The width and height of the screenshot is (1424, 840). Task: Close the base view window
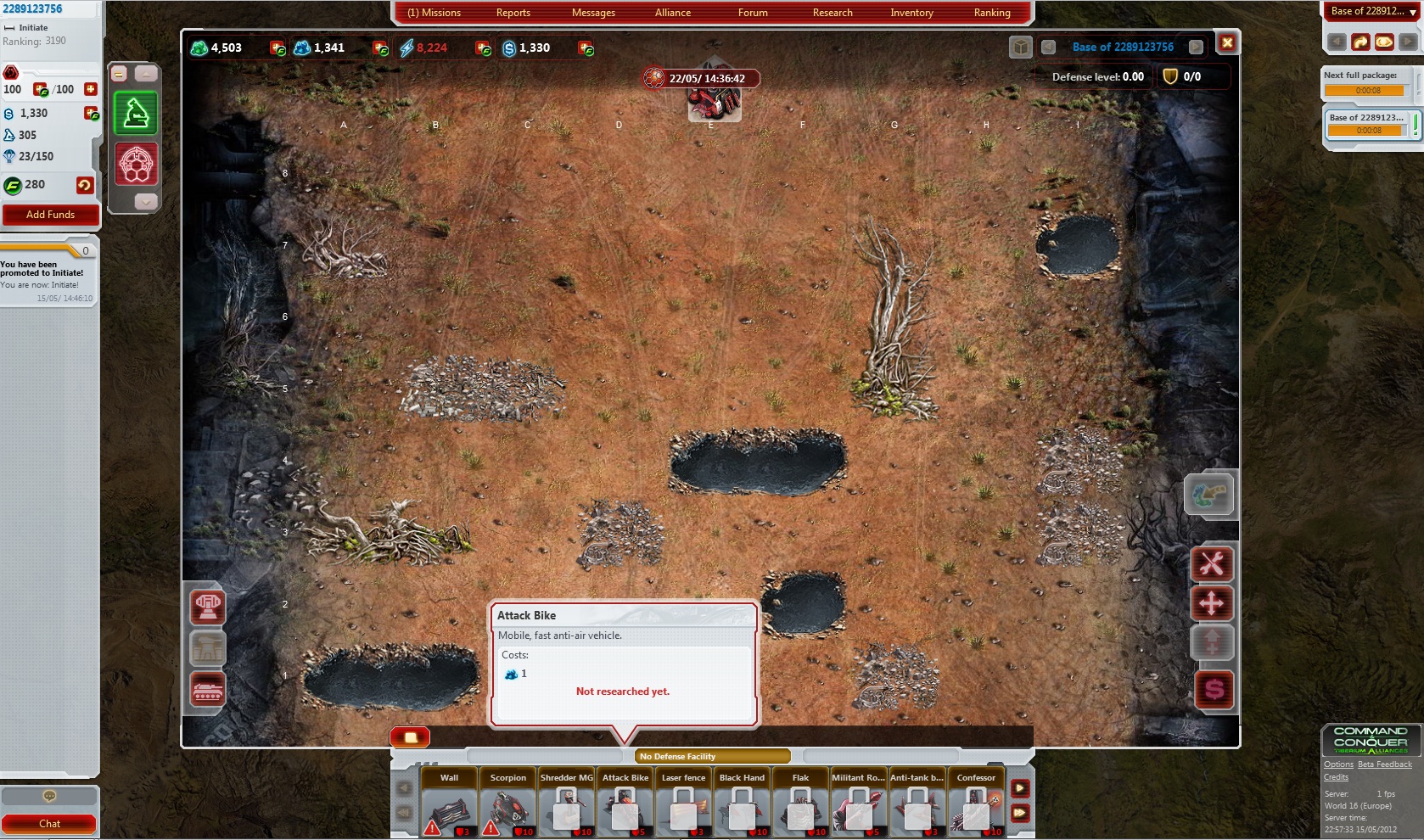[x=1227, y=43]
